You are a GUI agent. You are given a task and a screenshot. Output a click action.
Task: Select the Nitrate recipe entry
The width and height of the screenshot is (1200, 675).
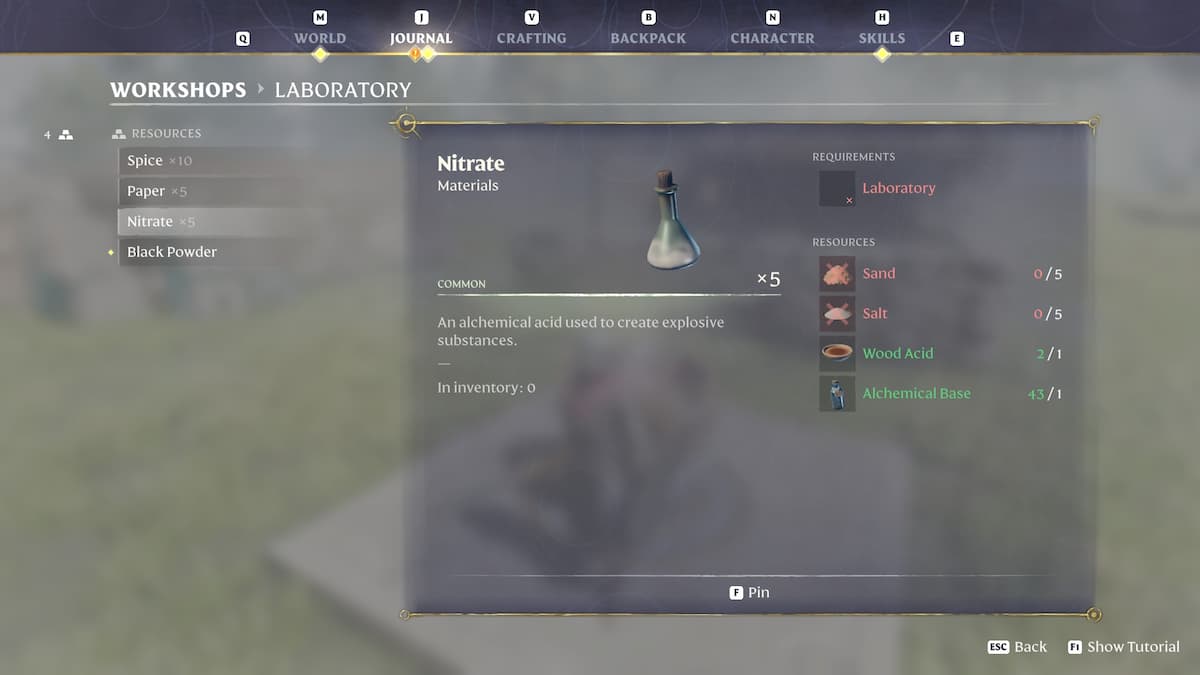[160, 221]
